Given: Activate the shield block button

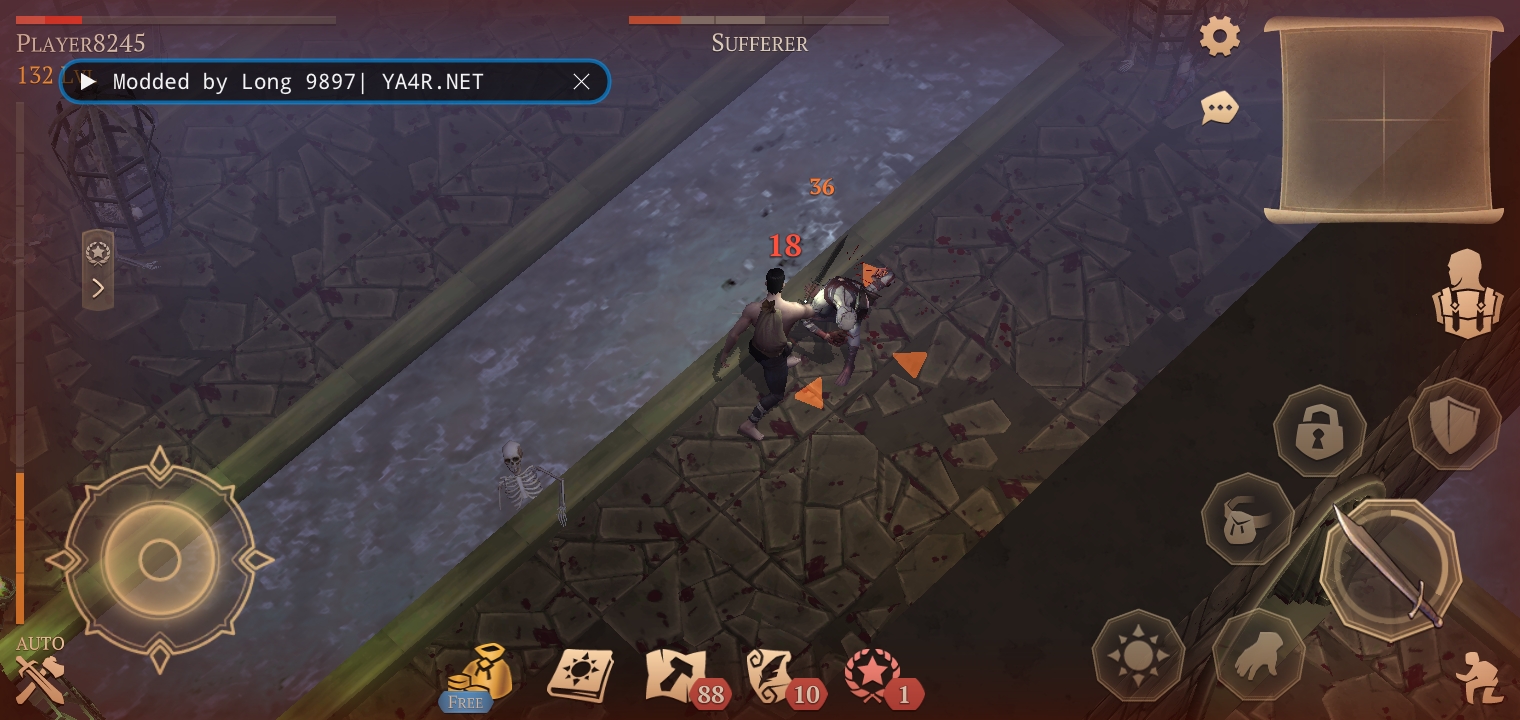Looking at the screenshot, I should coord(1454,424).
